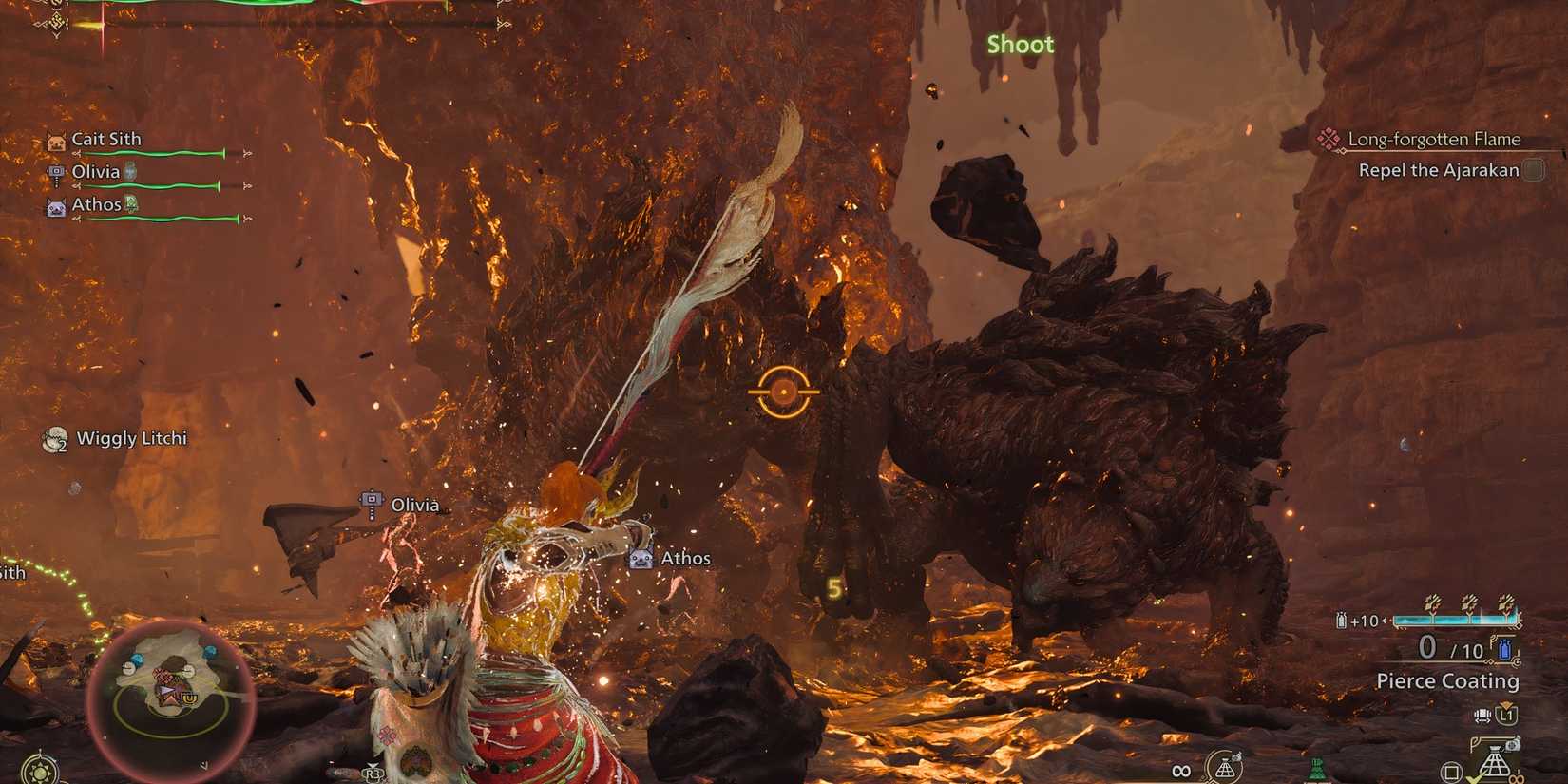Click Olivia's hunter portrait icon in party list
Viewport: 1568px width, 784px height.
point(54,171)
